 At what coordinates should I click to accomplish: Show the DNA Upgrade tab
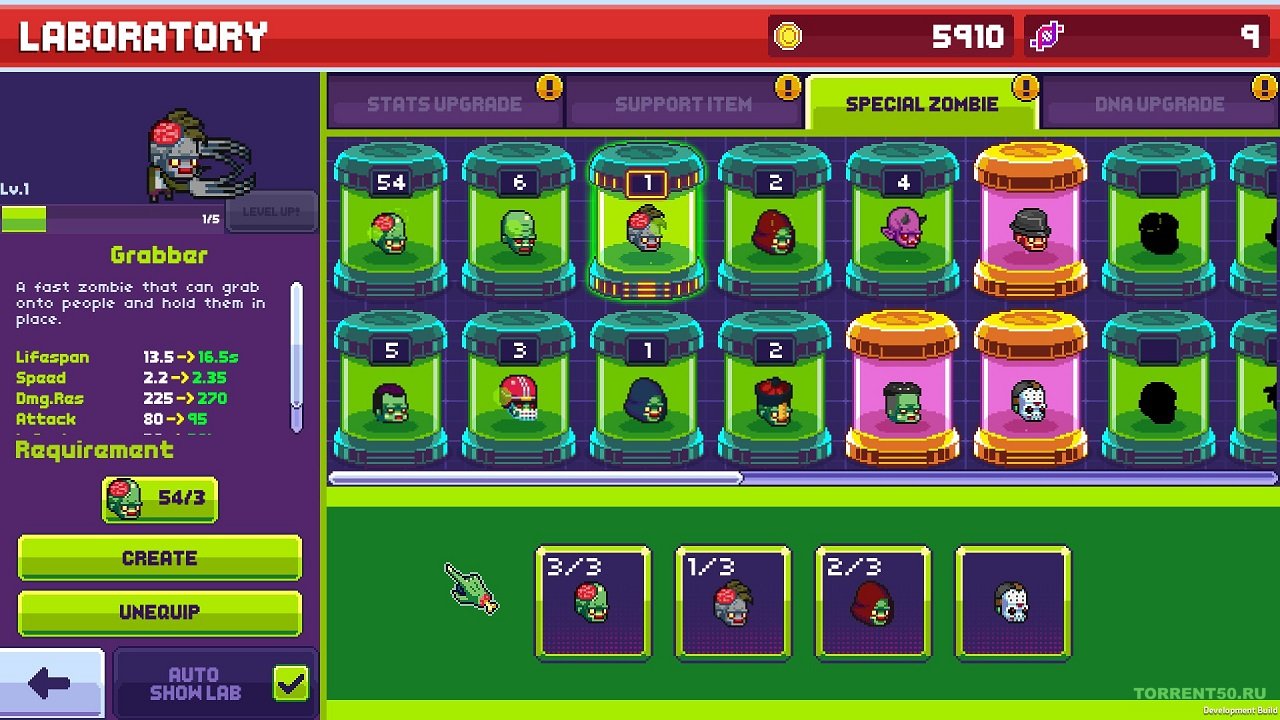(1159, 104)
